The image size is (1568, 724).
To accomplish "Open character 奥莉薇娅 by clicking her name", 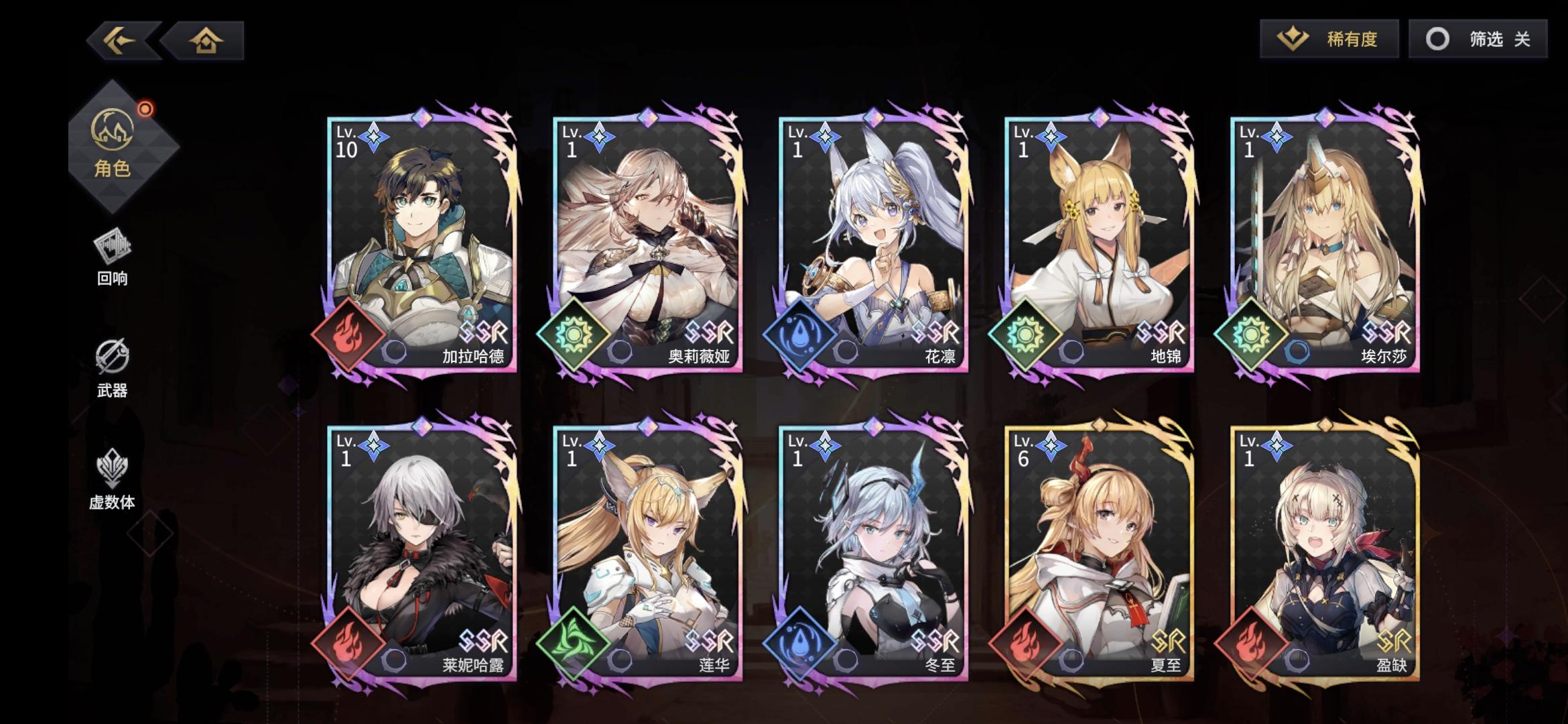I will point(702,358).
